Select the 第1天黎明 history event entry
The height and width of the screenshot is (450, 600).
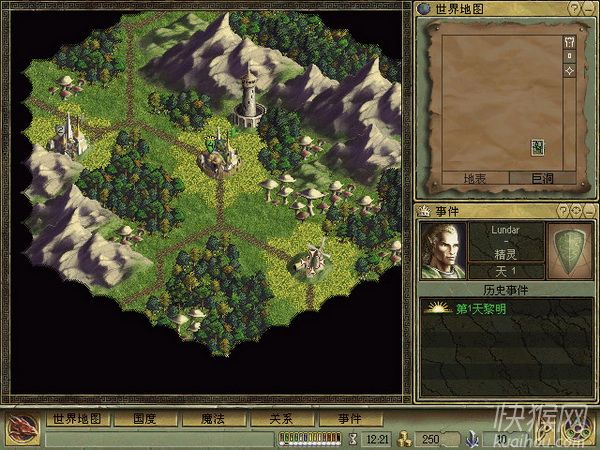click(x=480, y=309)
